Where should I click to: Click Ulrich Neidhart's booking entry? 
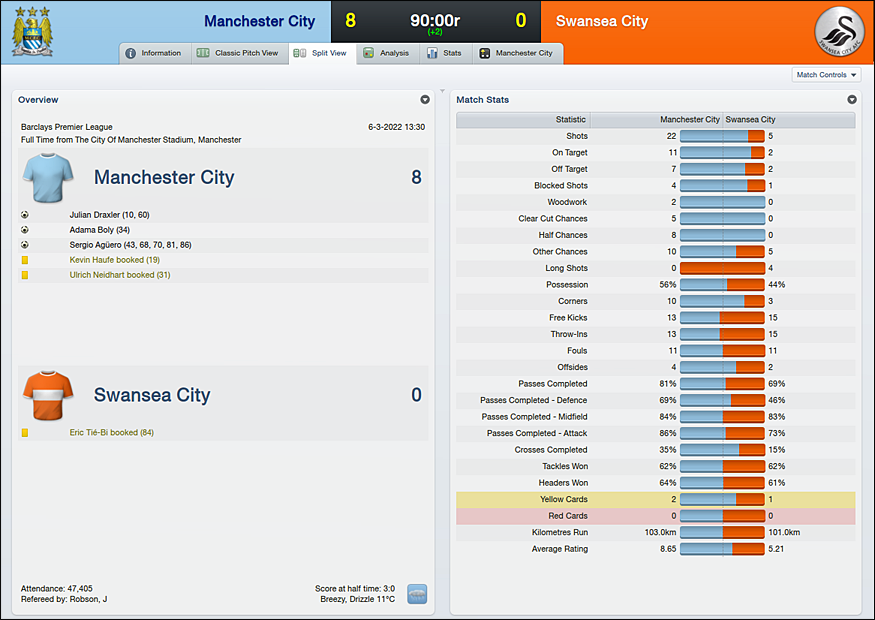(119, 275)
